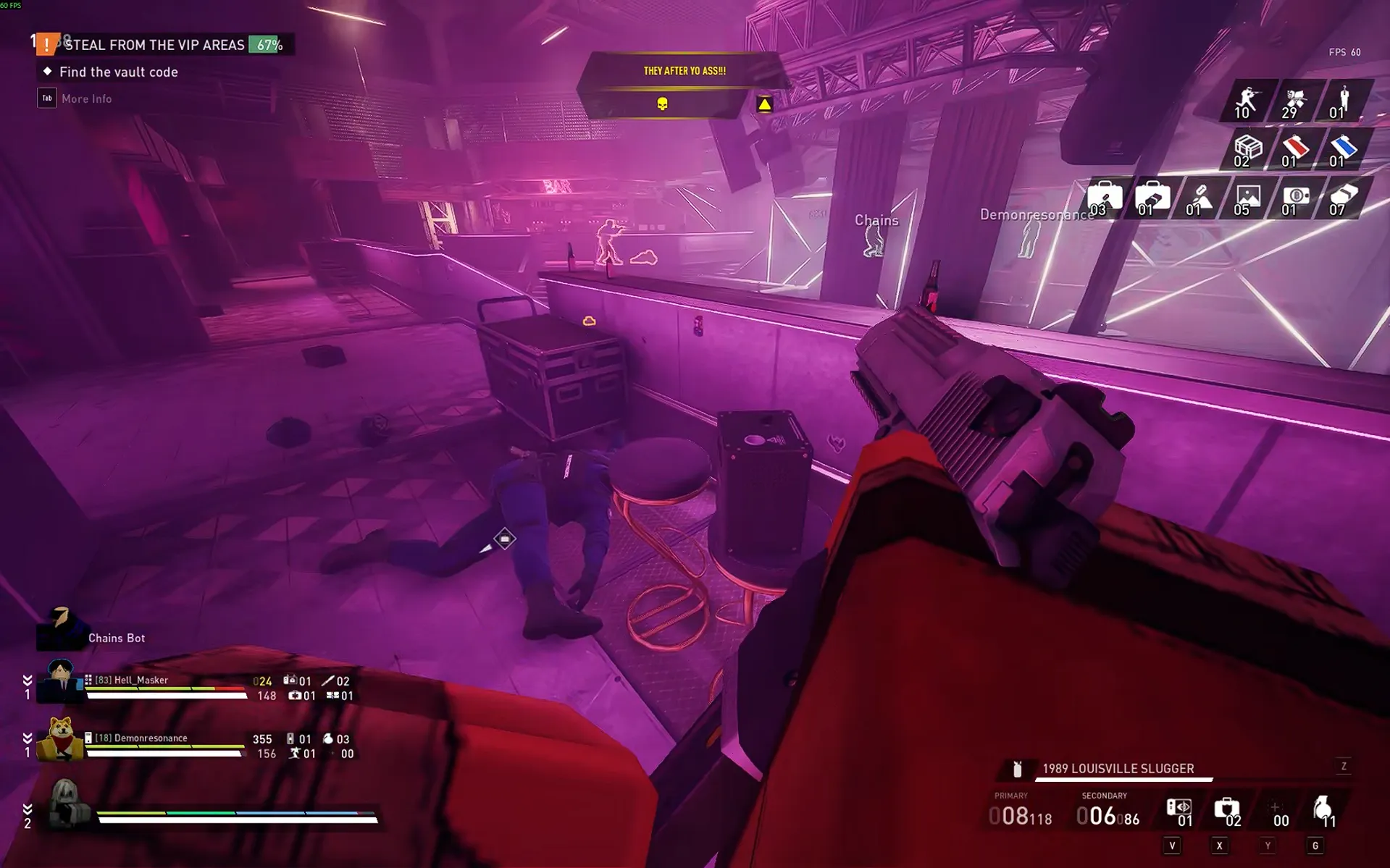Select the 1989 Louisville Slugger weapon label
Viewport: 1390px width, 868px height.
(1118, 769)
